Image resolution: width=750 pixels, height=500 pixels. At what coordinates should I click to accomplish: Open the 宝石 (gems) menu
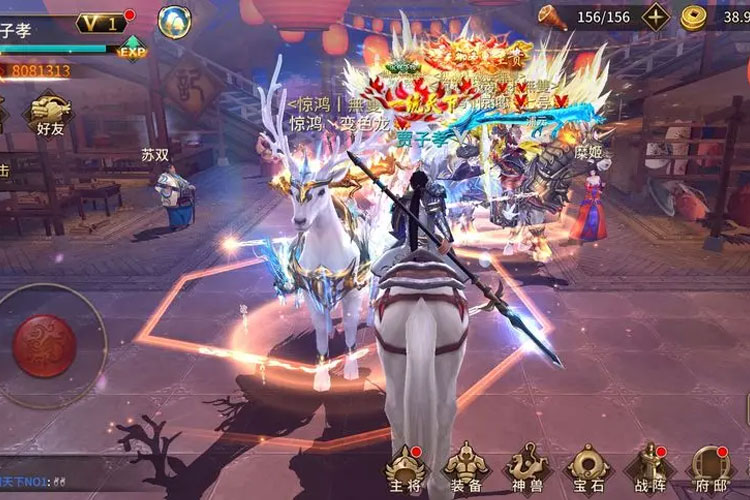coord(587,470)
